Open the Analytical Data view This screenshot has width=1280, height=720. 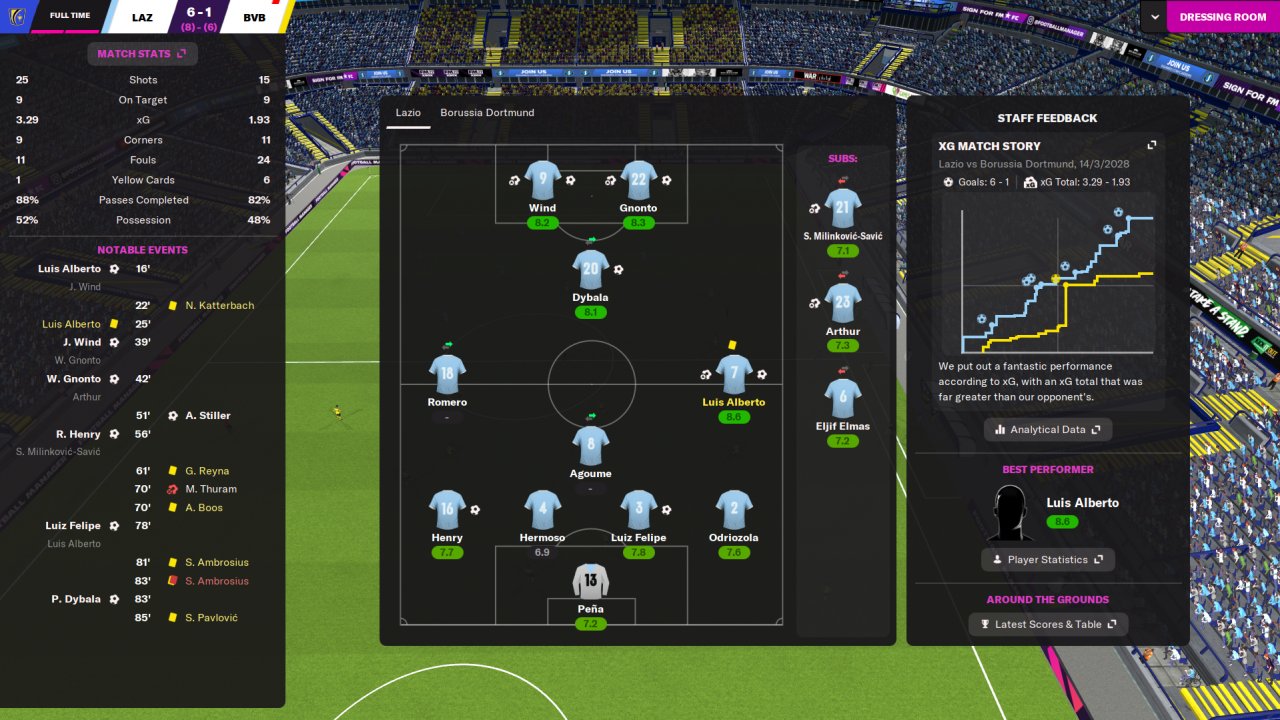1047,430
